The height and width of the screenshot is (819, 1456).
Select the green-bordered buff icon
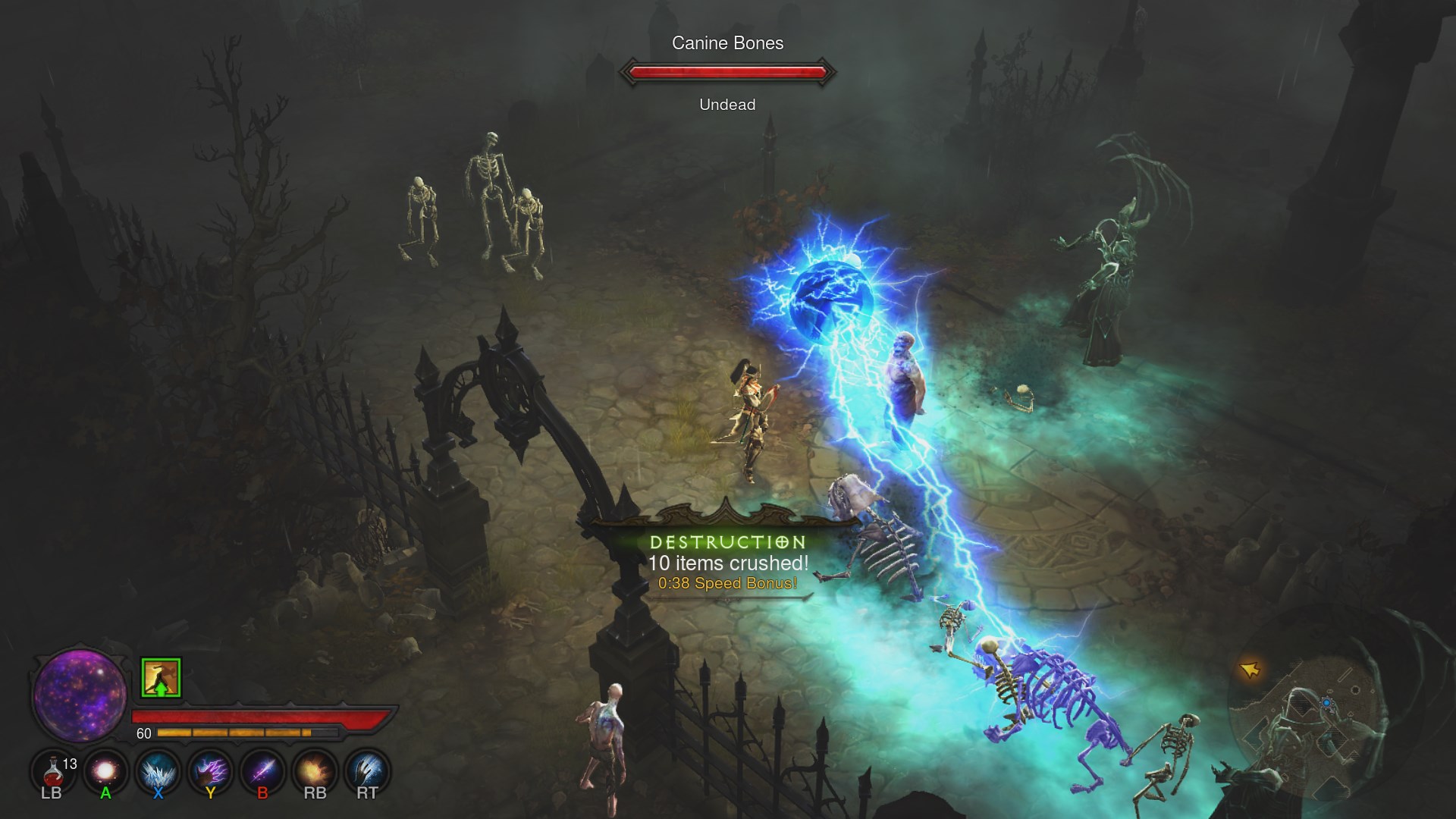pos(161,677)
